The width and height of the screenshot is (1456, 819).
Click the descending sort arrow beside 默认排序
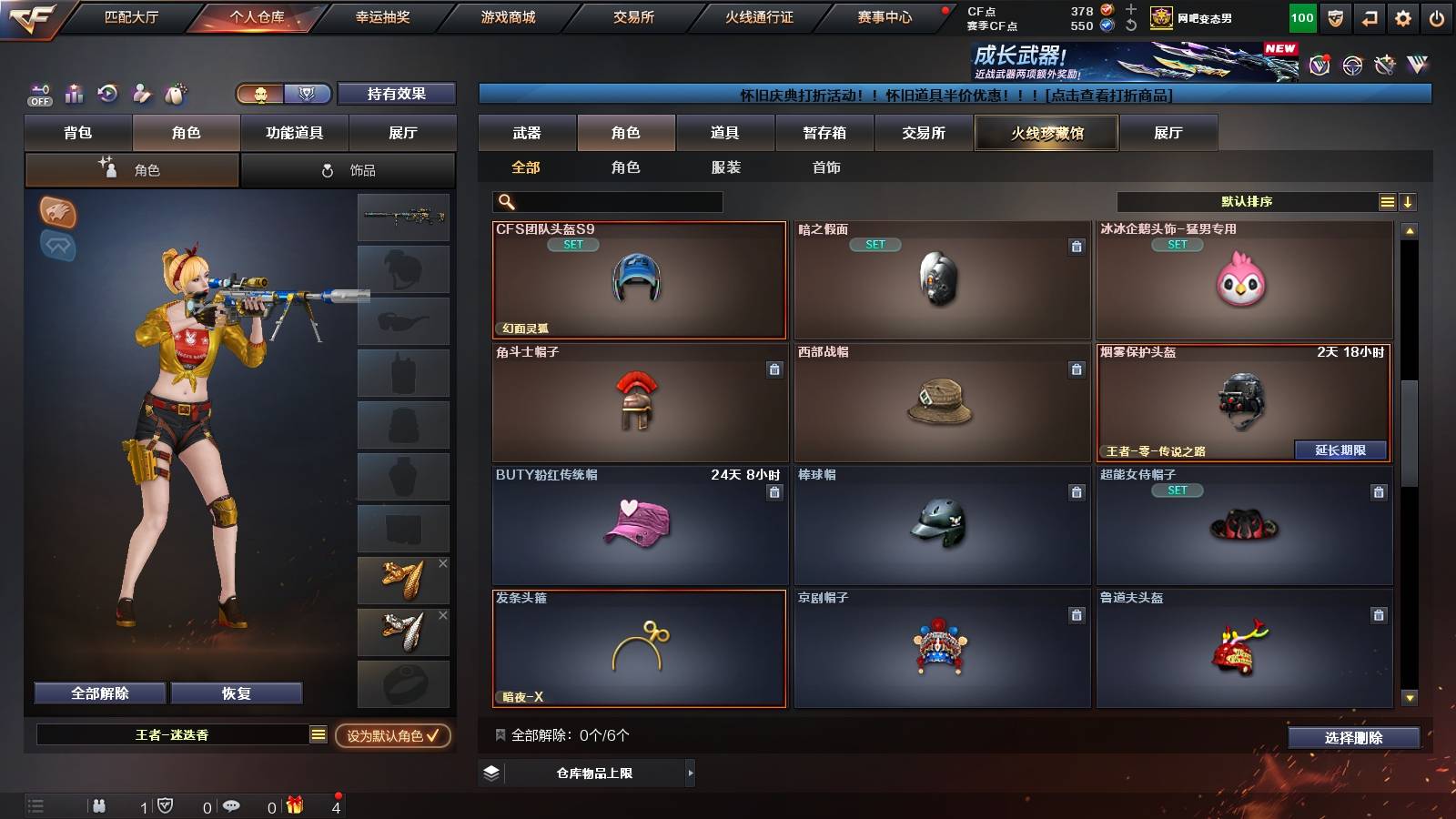[x=1409, y=201]
